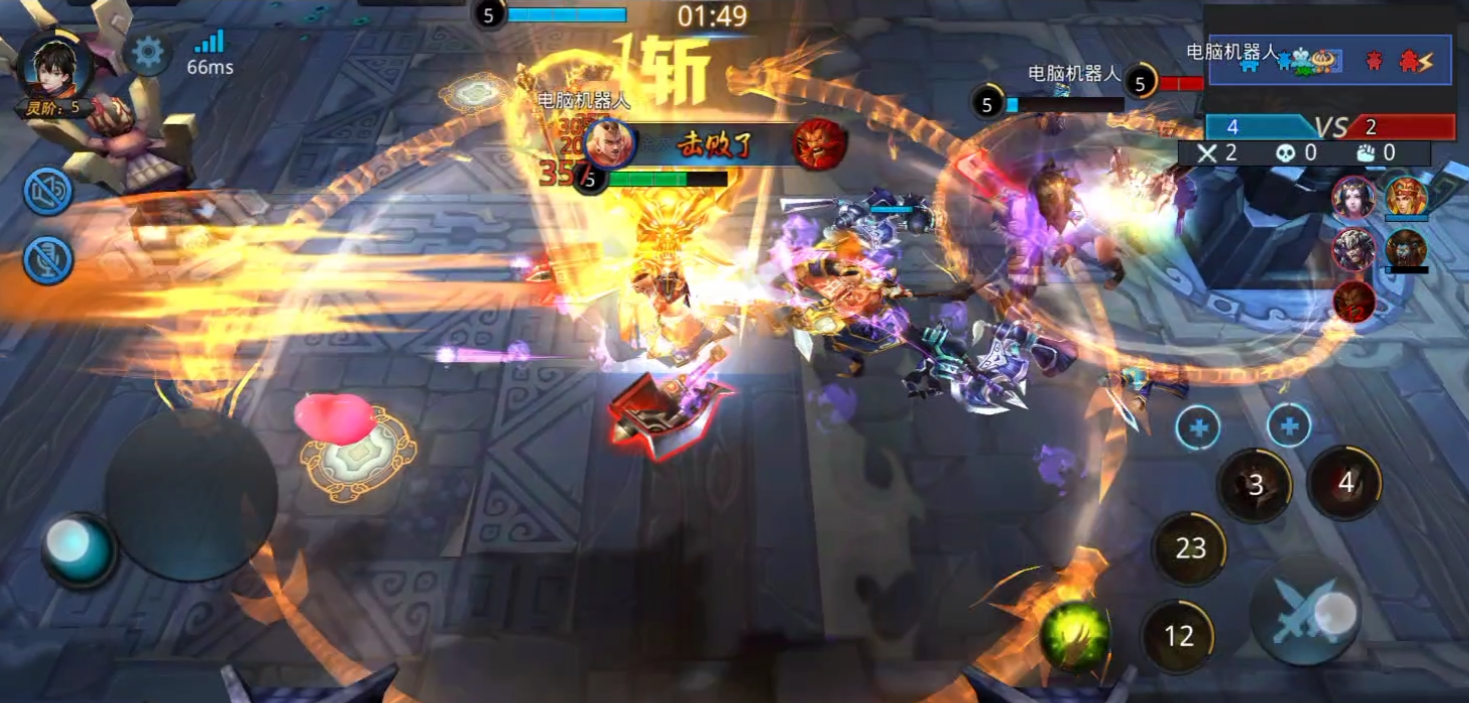Tap the player avatar portrait
1469x703 pixels.
point(56,65)
